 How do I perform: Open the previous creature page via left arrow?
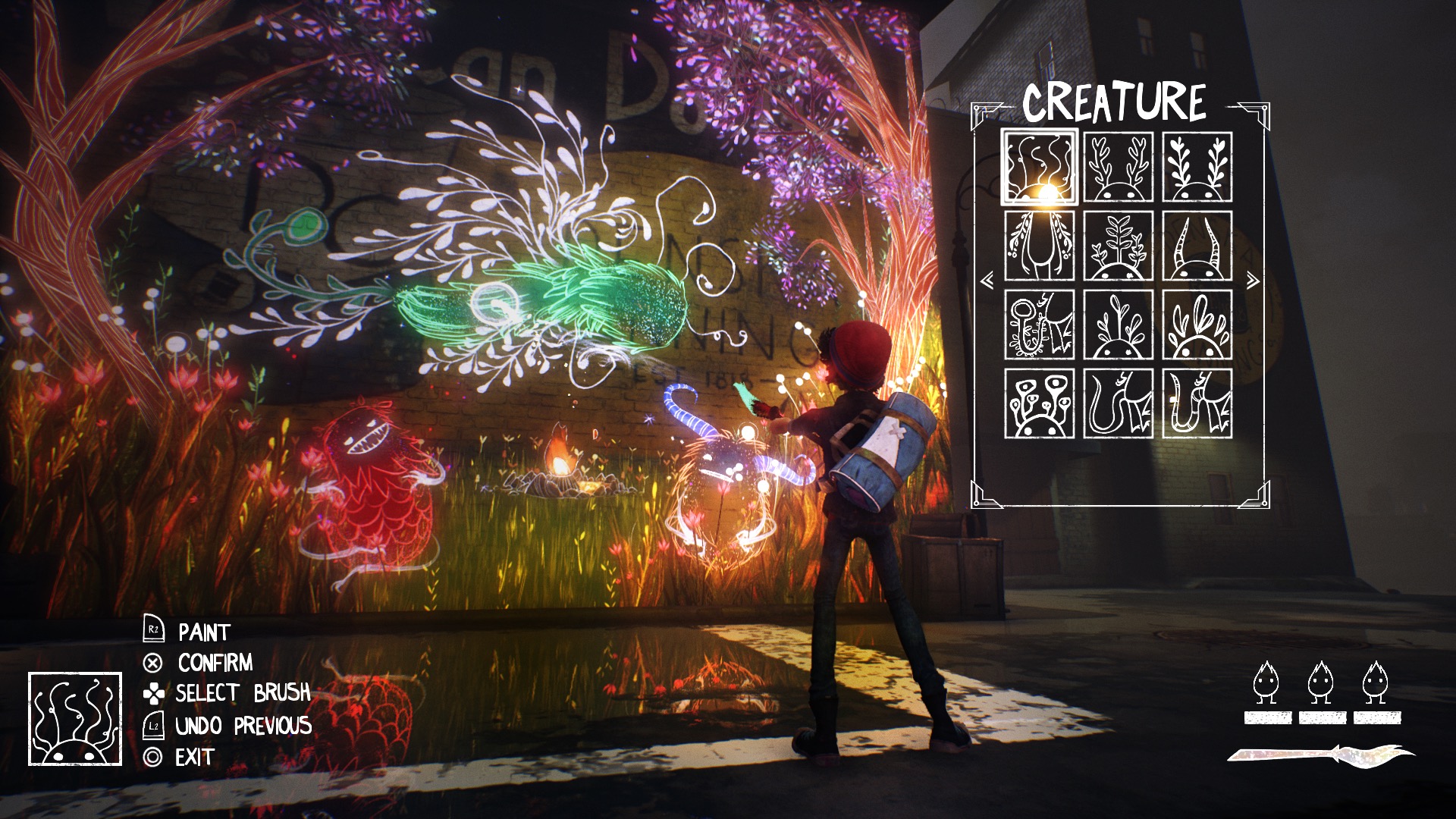[986, 279]
